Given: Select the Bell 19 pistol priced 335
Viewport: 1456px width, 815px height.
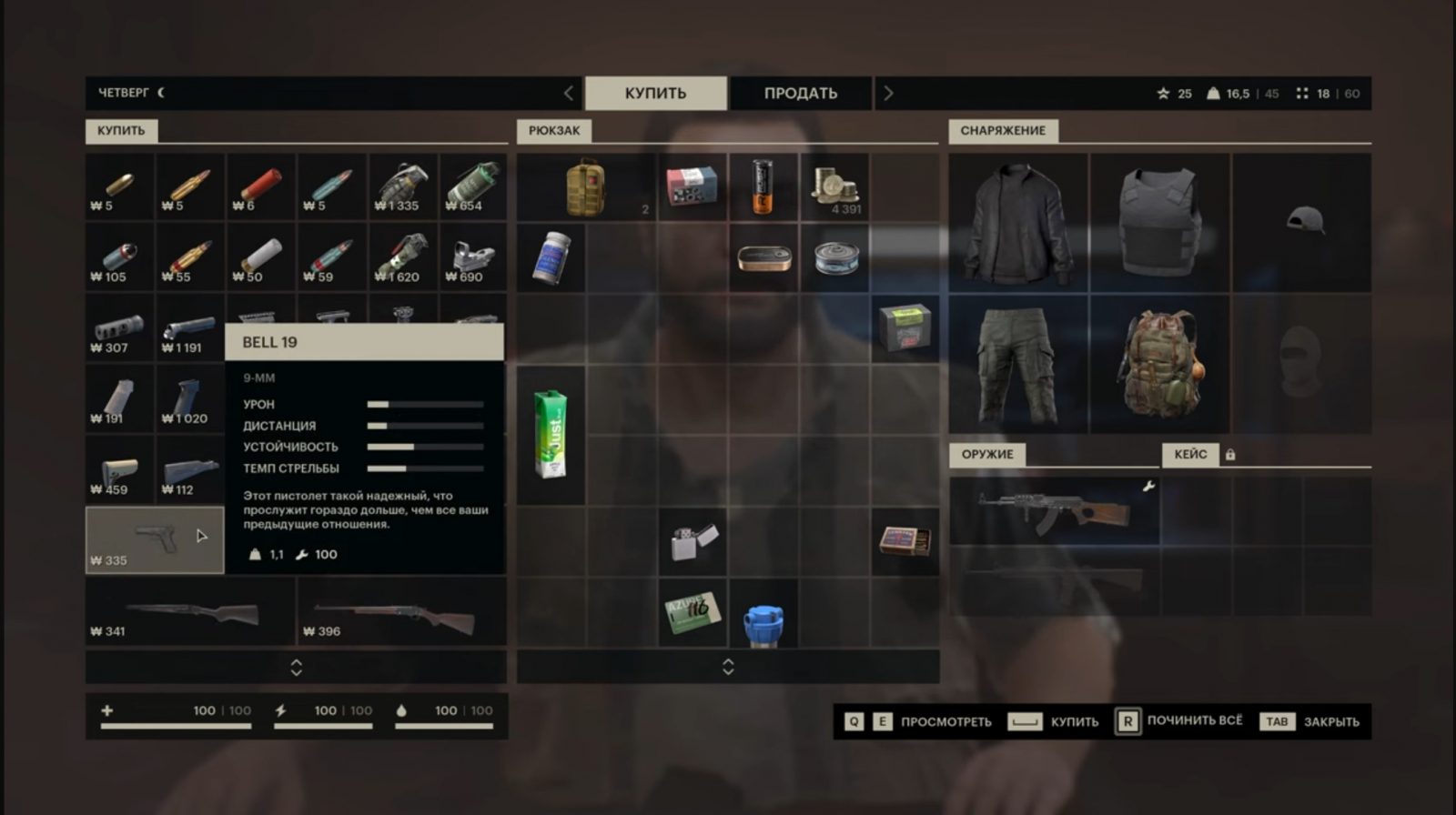Looking at the screenshot, I should coord(154,539).
